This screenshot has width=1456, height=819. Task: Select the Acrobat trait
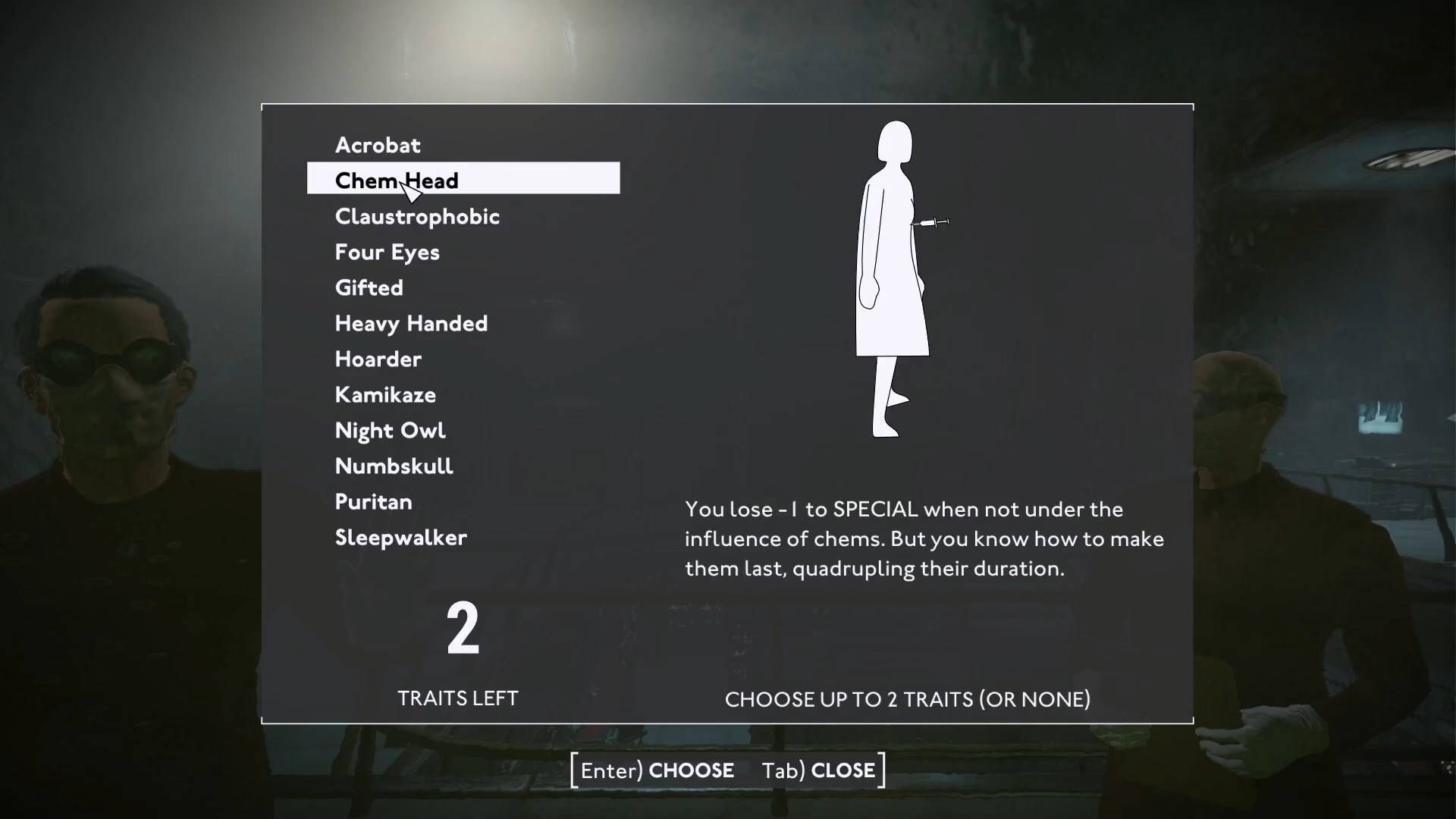[x=377, y=145]
